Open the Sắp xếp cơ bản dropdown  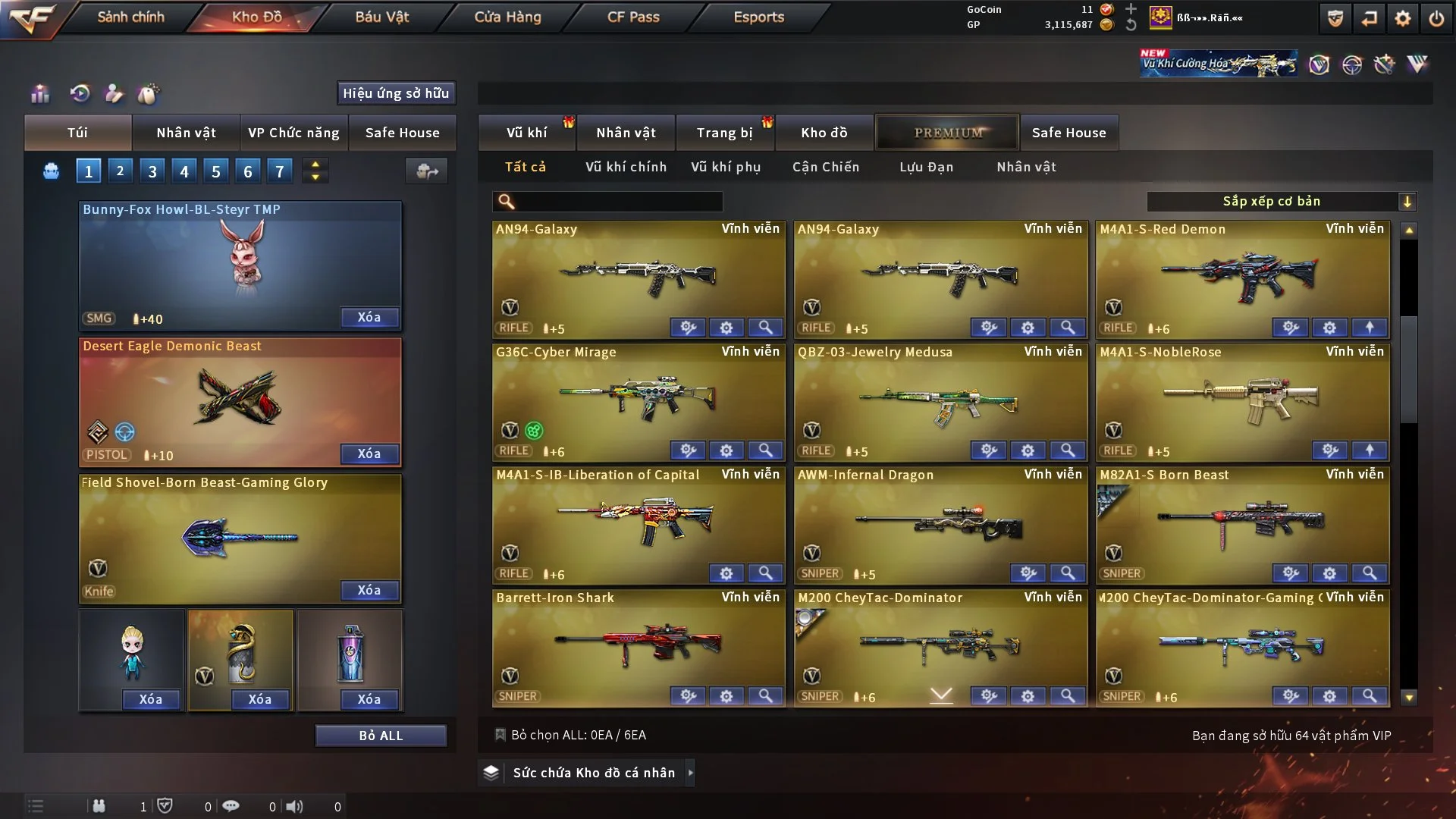click(1281, 201)
